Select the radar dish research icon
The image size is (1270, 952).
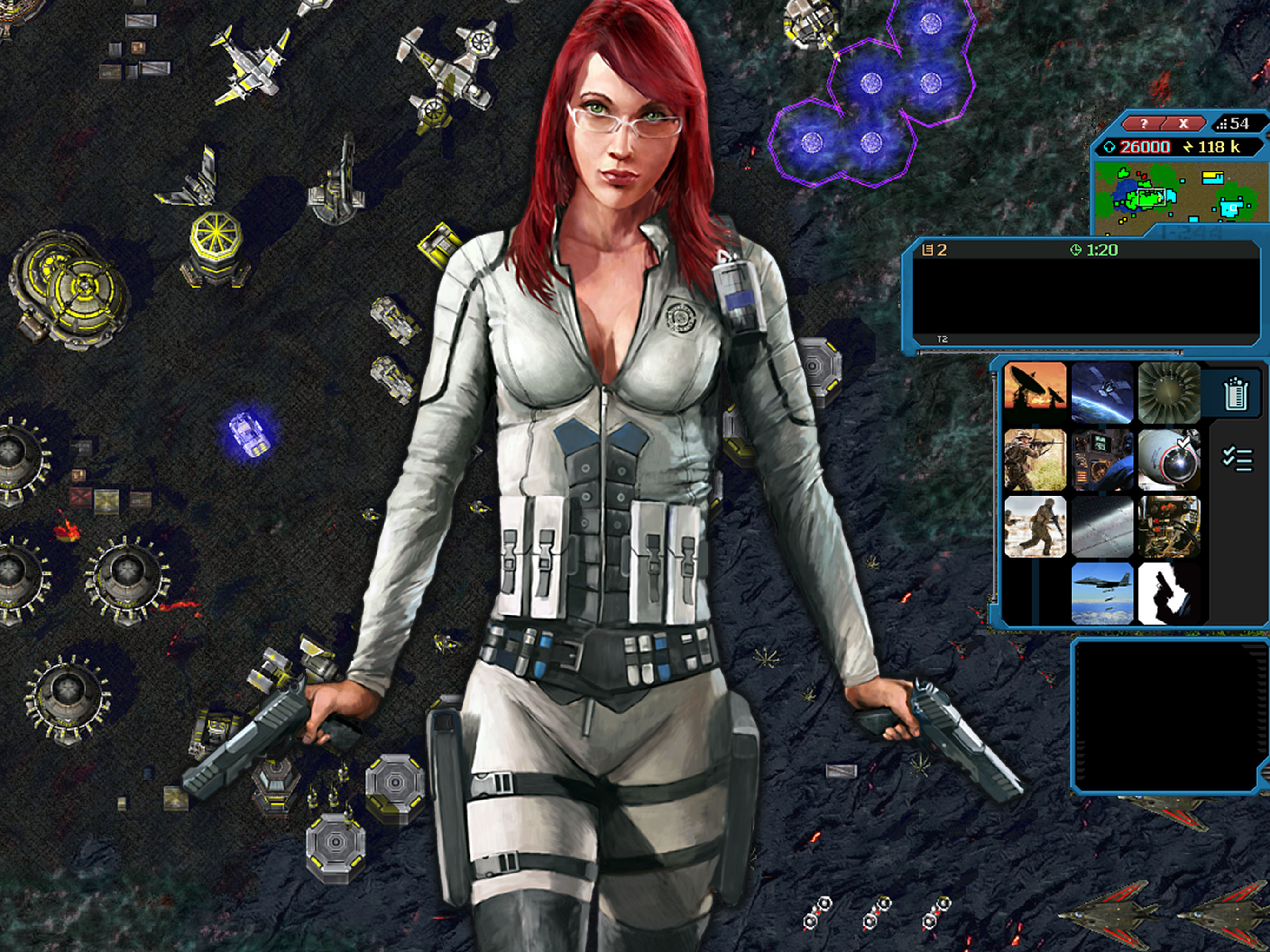tap(1035, 393)
